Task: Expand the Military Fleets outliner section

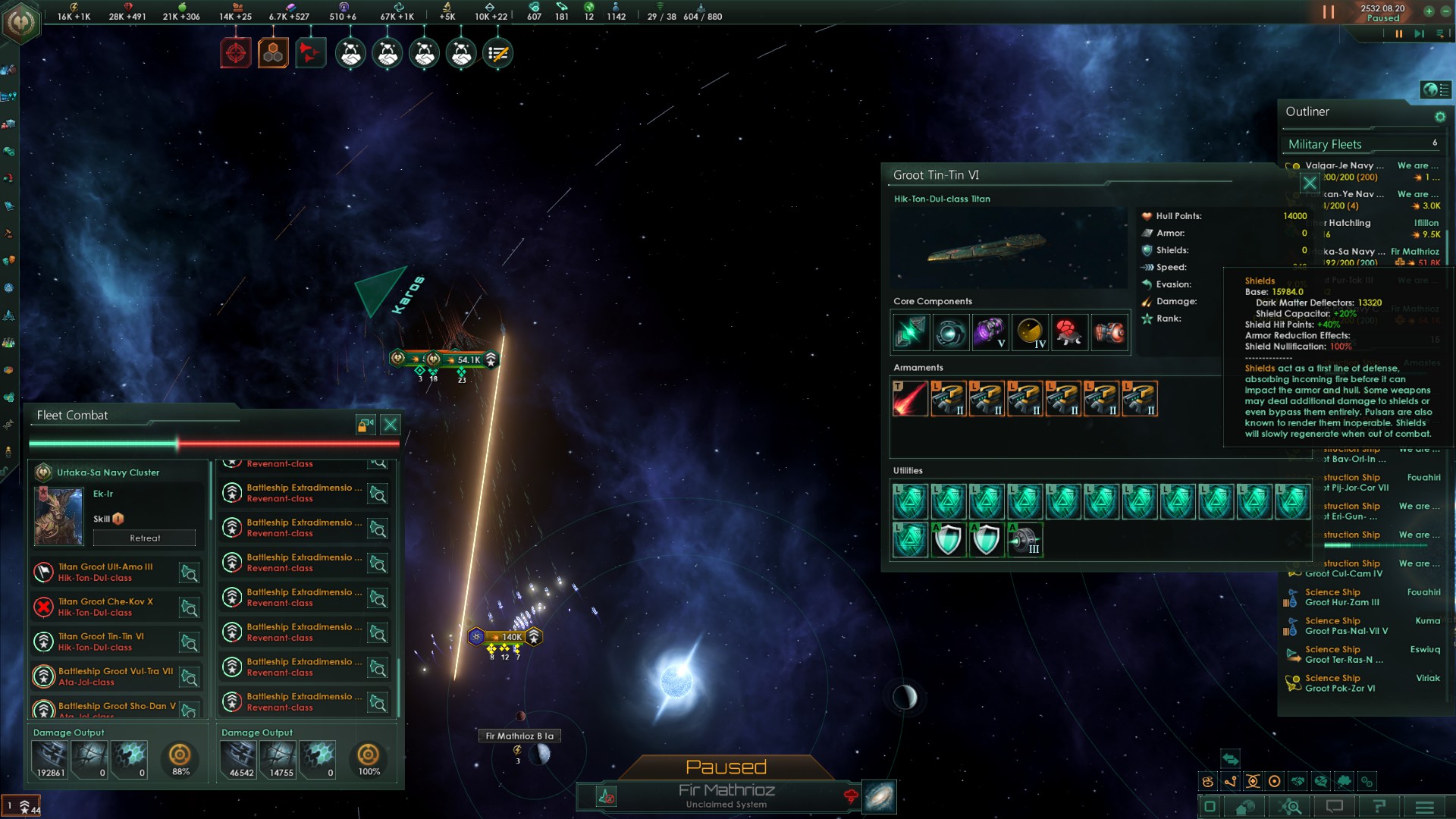Action: pos(1325,144)
